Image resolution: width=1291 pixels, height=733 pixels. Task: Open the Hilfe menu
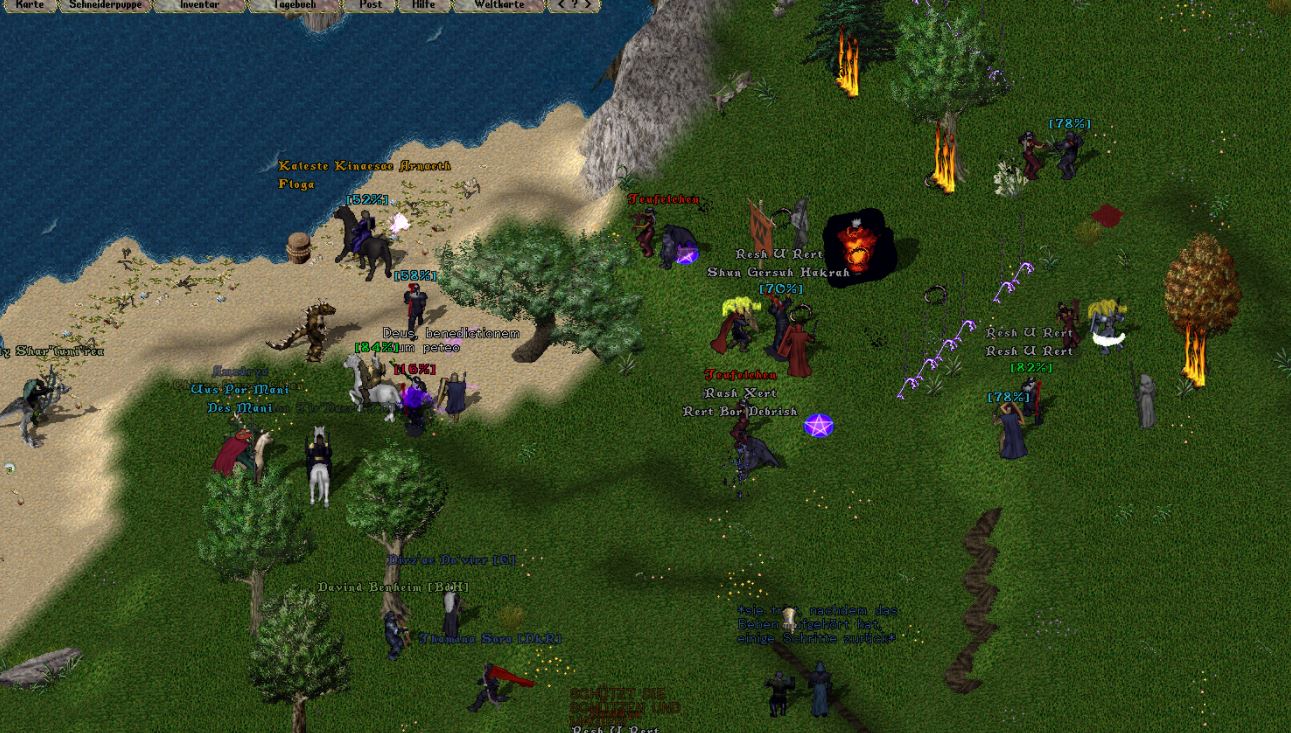(424, 5)
